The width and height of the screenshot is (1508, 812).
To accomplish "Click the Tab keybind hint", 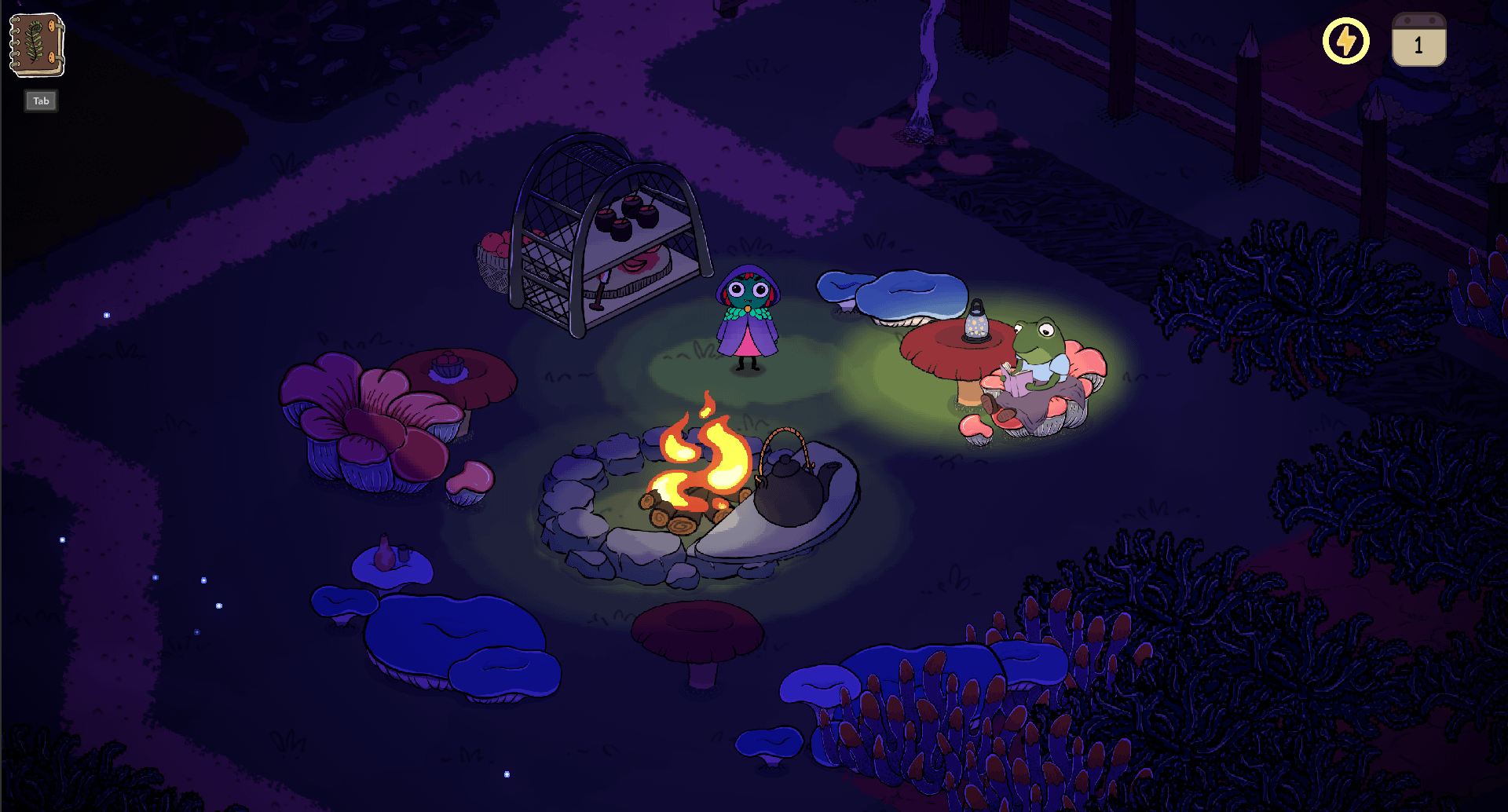I will (x=40, y=101).
